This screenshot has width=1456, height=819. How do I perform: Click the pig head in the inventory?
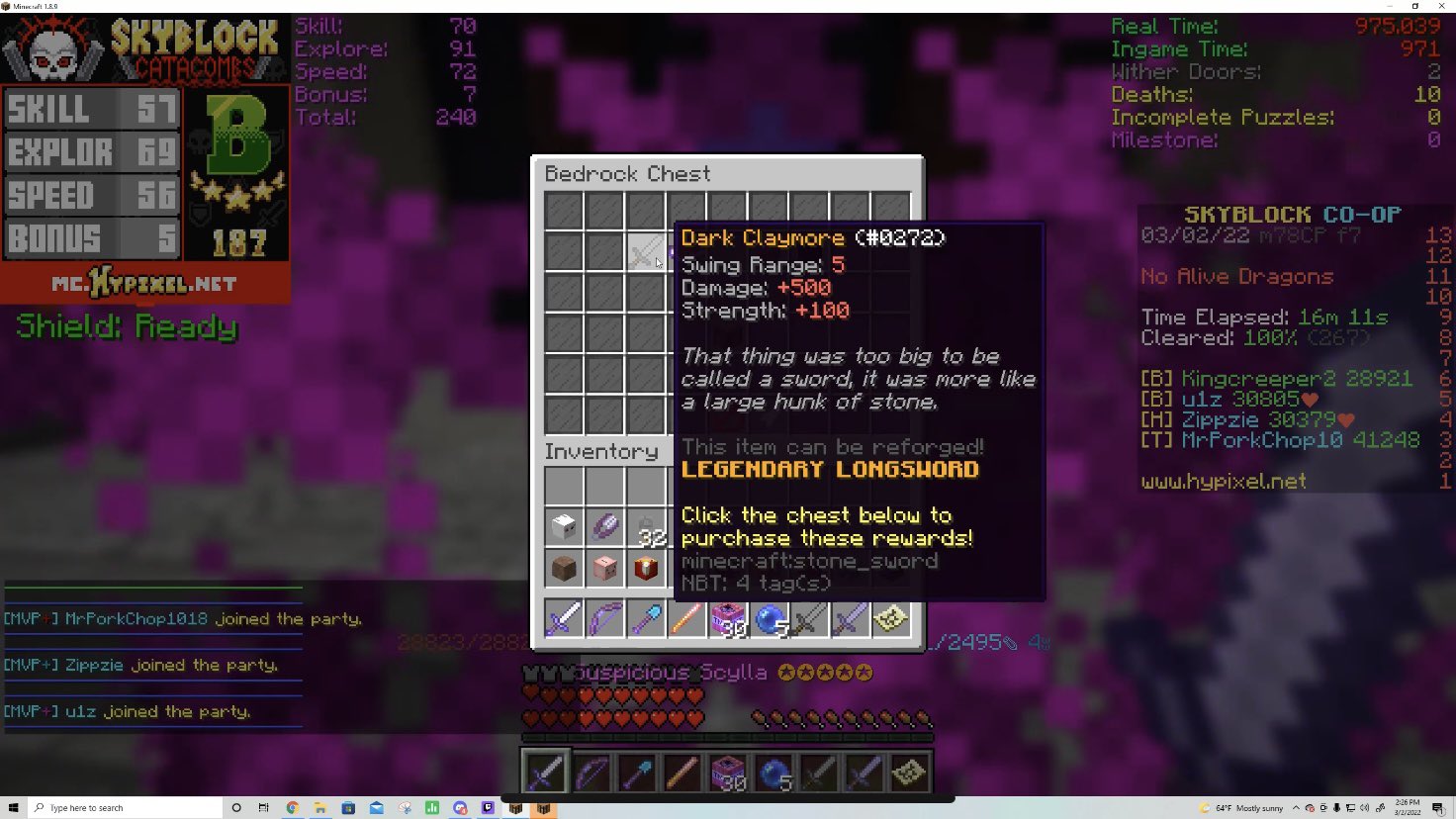pyautogui.click(x=605, y=568)
